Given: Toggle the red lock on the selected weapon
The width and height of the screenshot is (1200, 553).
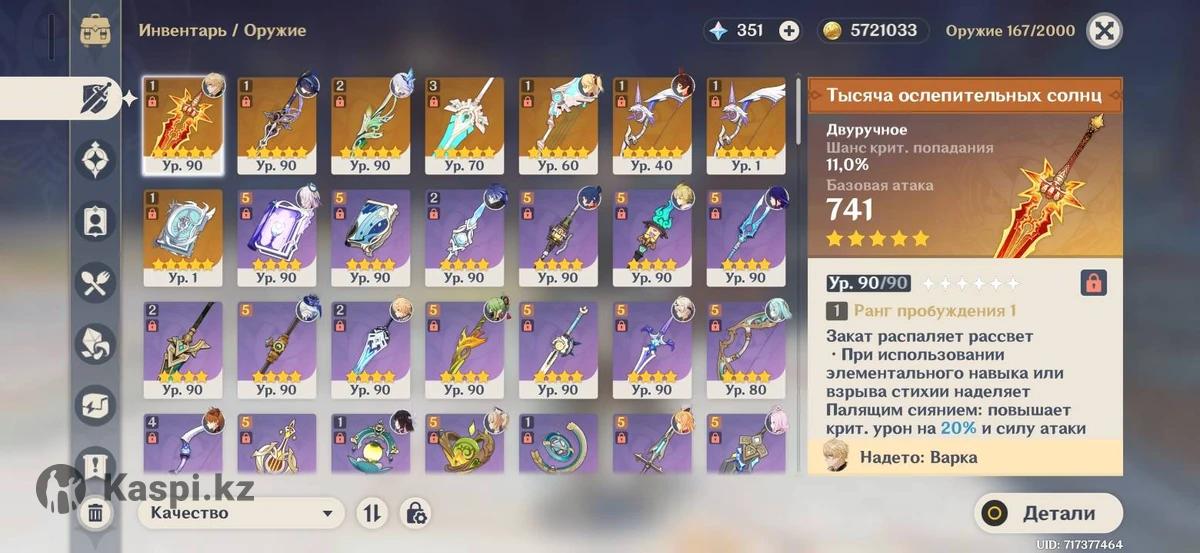Looking at the screenshot, I should coord(1093,283).
